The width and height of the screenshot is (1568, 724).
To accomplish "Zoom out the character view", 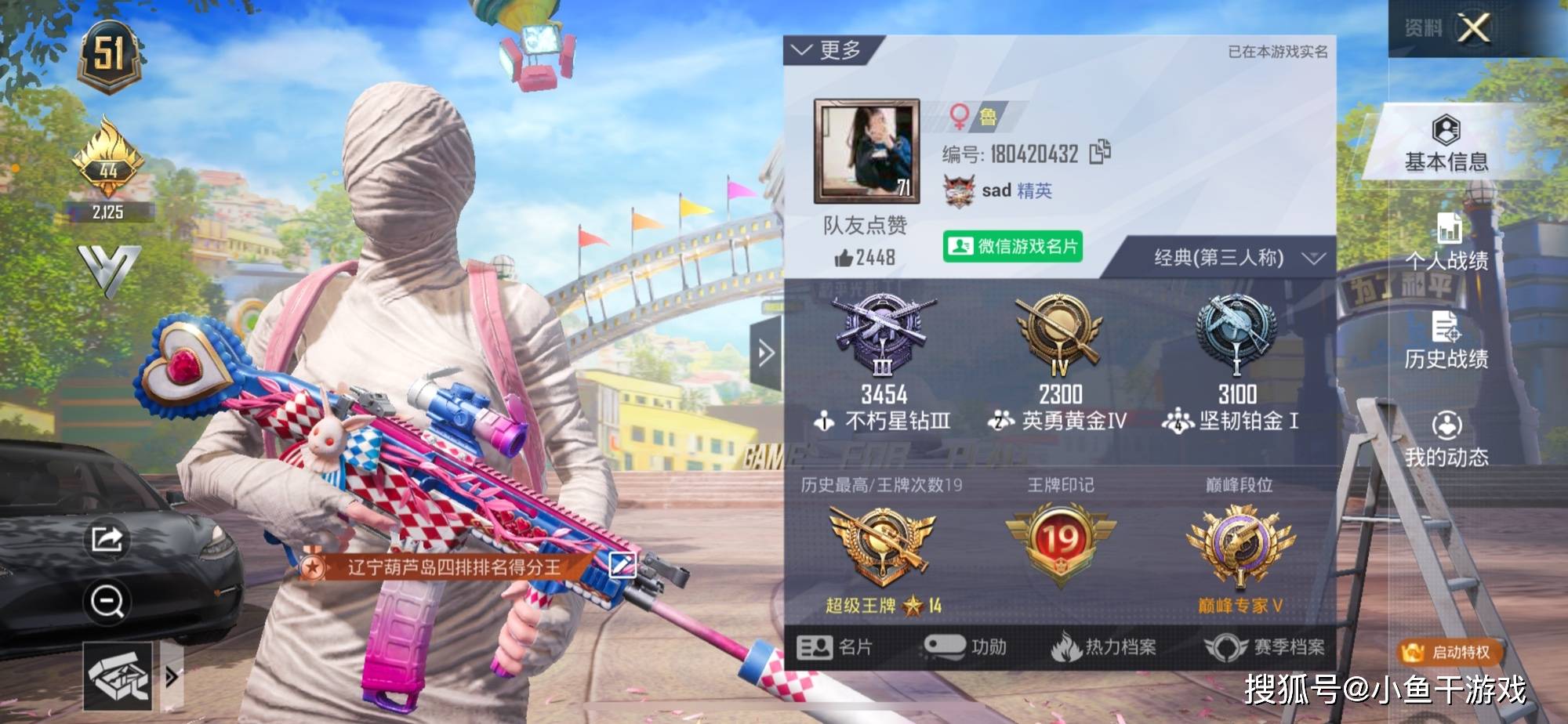I will tap(107, 602).
